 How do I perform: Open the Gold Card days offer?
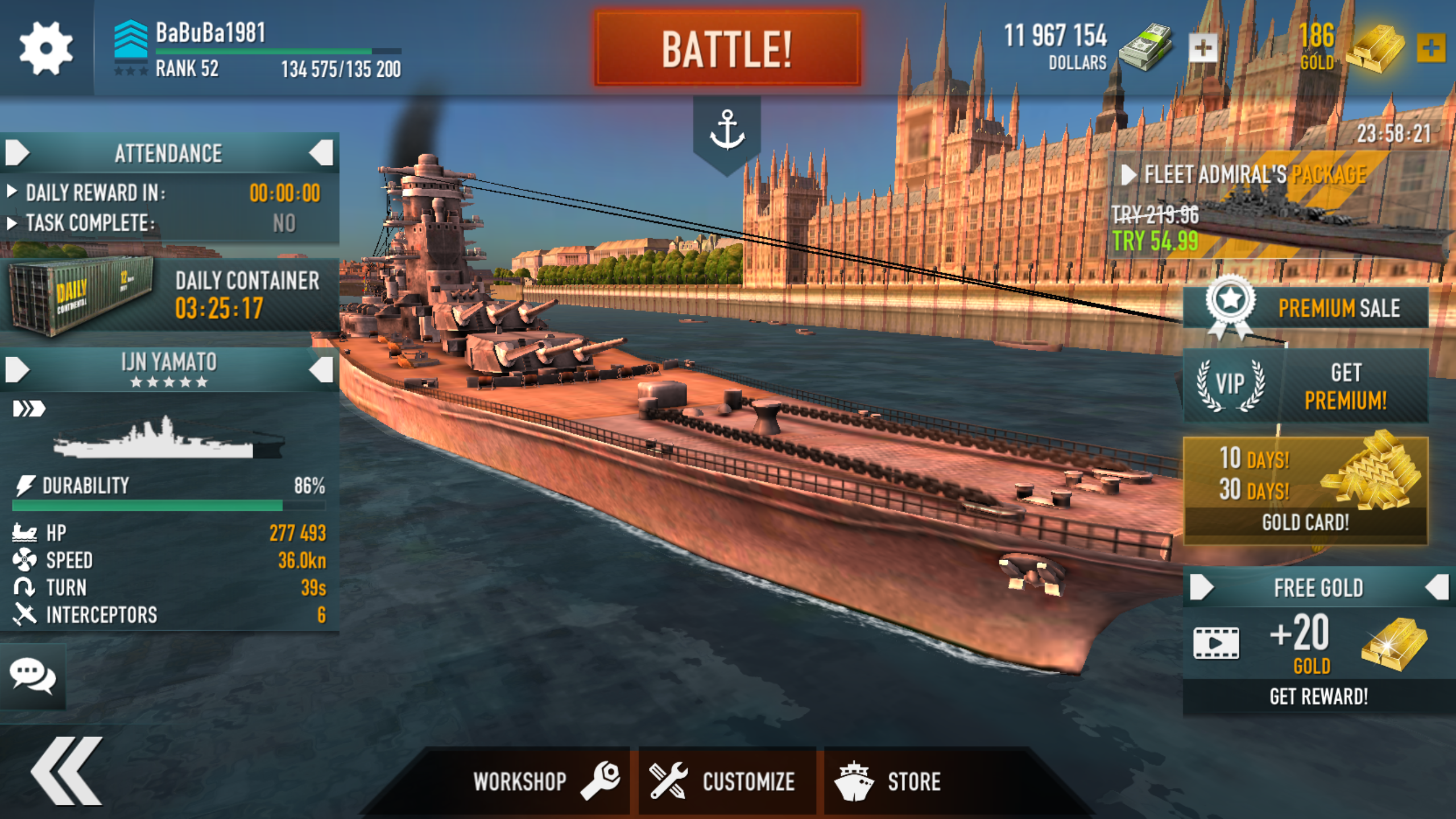1306,490
